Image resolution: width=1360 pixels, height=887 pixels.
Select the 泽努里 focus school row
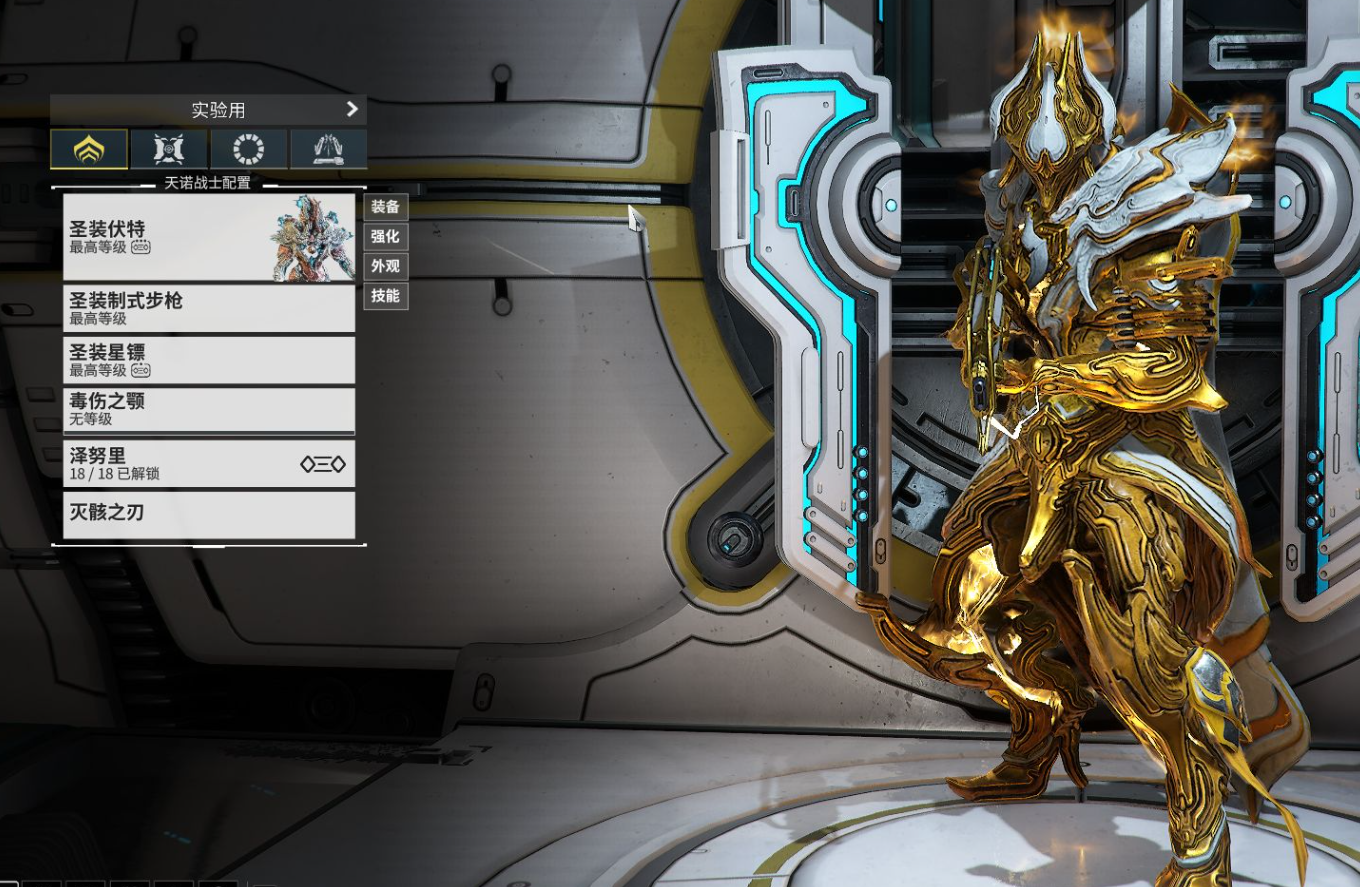(208, 463)
